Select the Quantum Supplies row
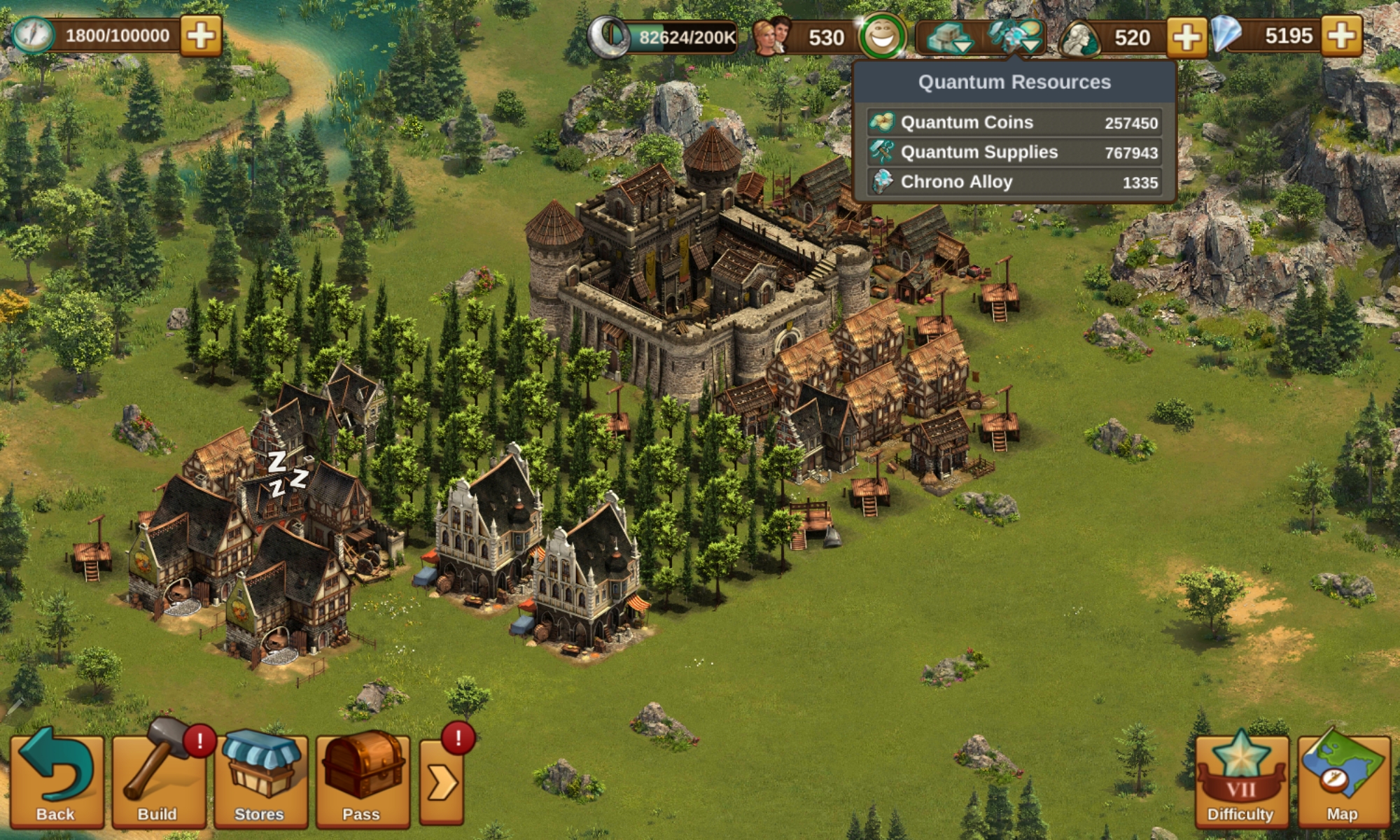This screenshot has height=840, width=1400. click(x=1014, y=153)
